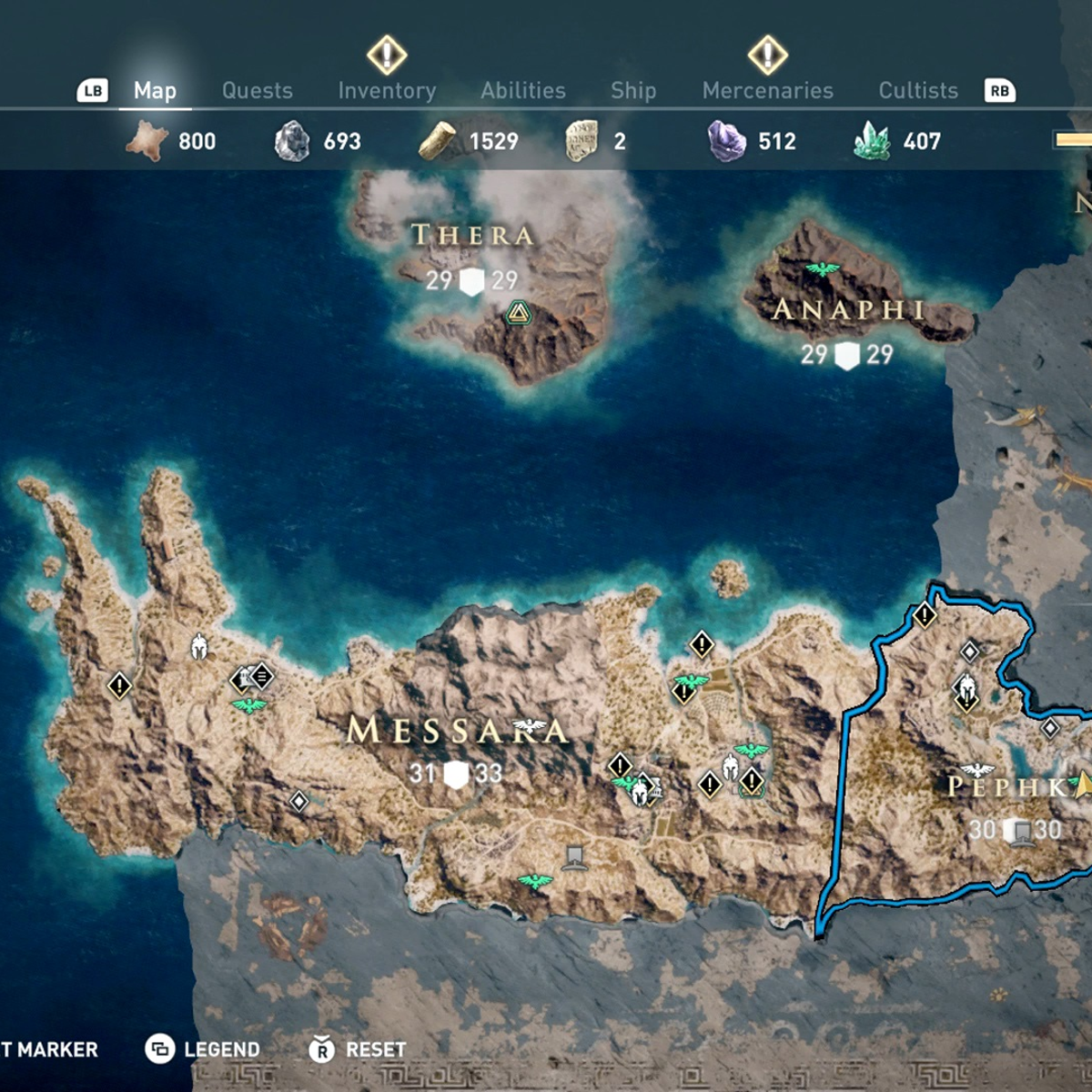Viewport: 1092px width, 1092px height.
Task: Show the Cultists tab
Action: (918, 90)
